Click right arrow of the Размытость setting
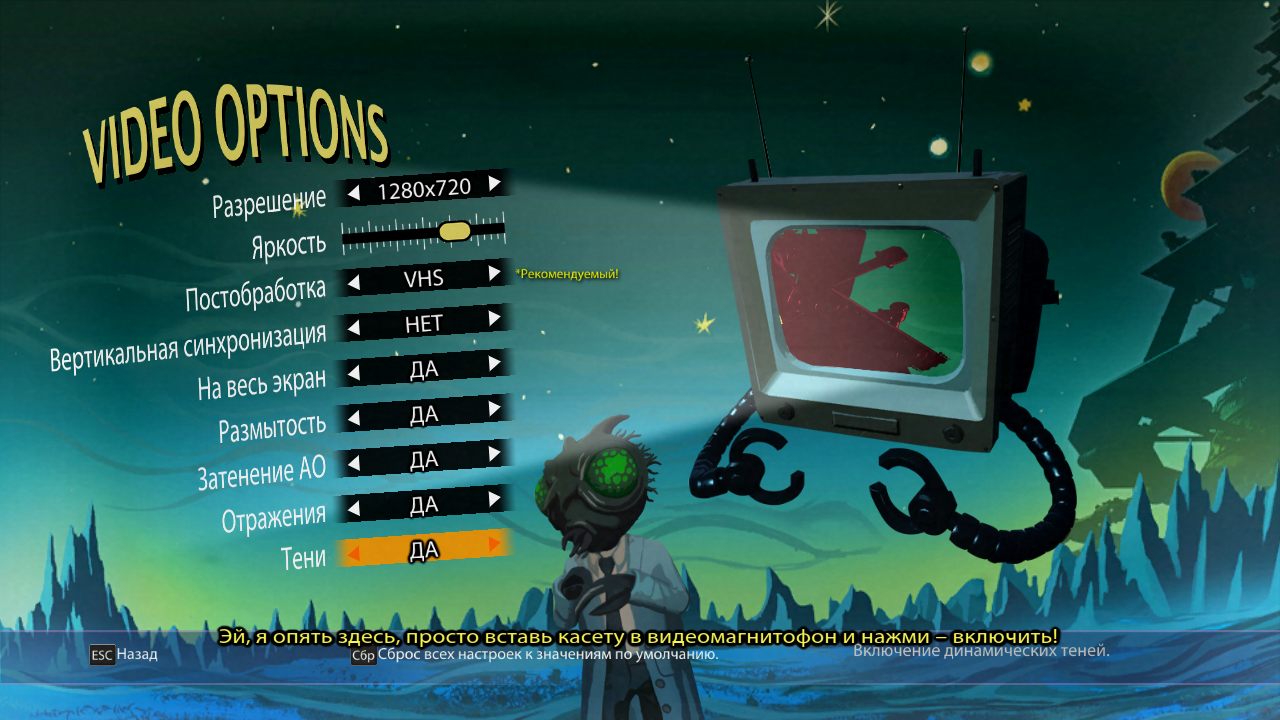The height and width of the screenshot is (720, 1280). click(494, 408)
